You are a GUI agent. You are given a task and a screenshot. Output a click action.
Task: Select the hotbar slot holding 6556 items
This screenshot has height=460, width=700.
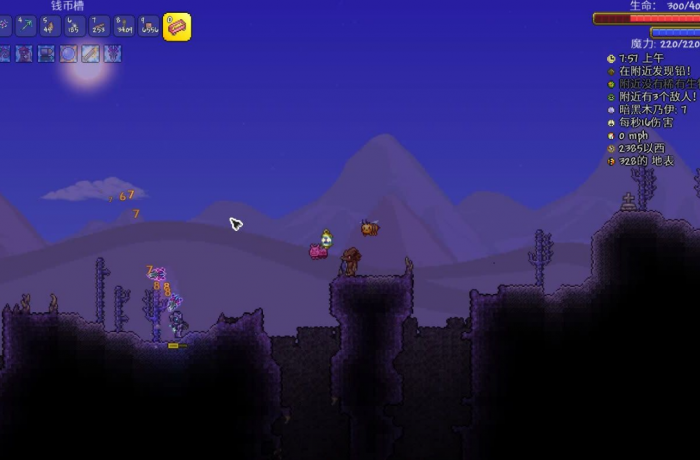149,27
